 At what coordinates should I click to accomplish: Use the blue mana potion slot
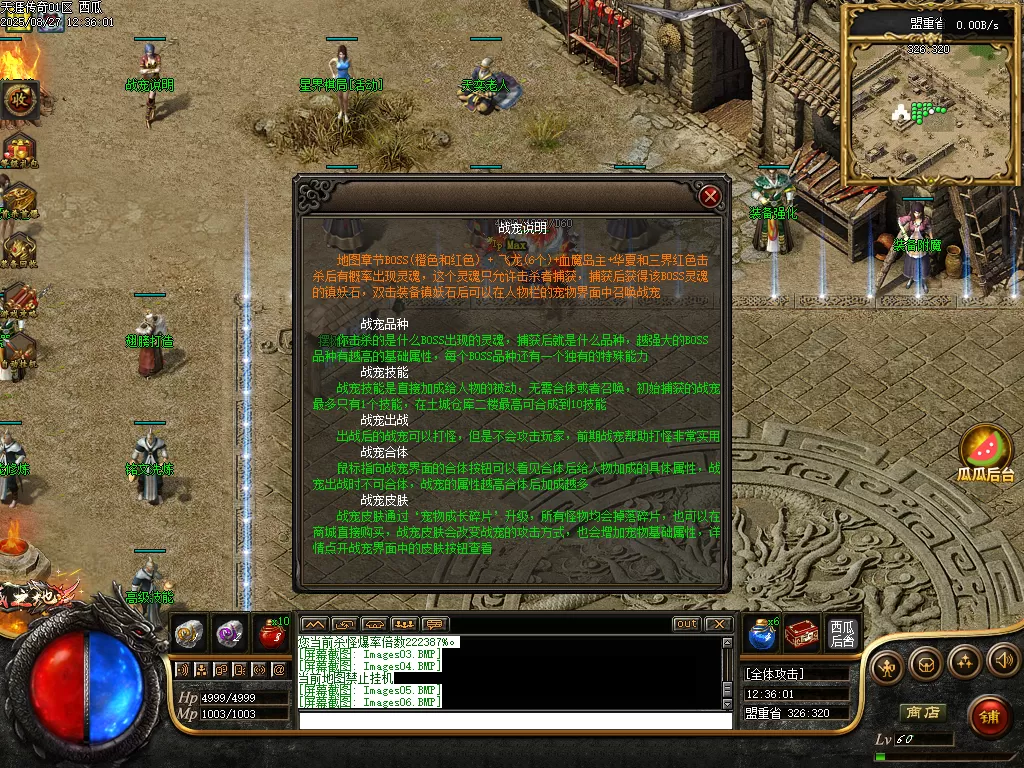coord(761,634)
